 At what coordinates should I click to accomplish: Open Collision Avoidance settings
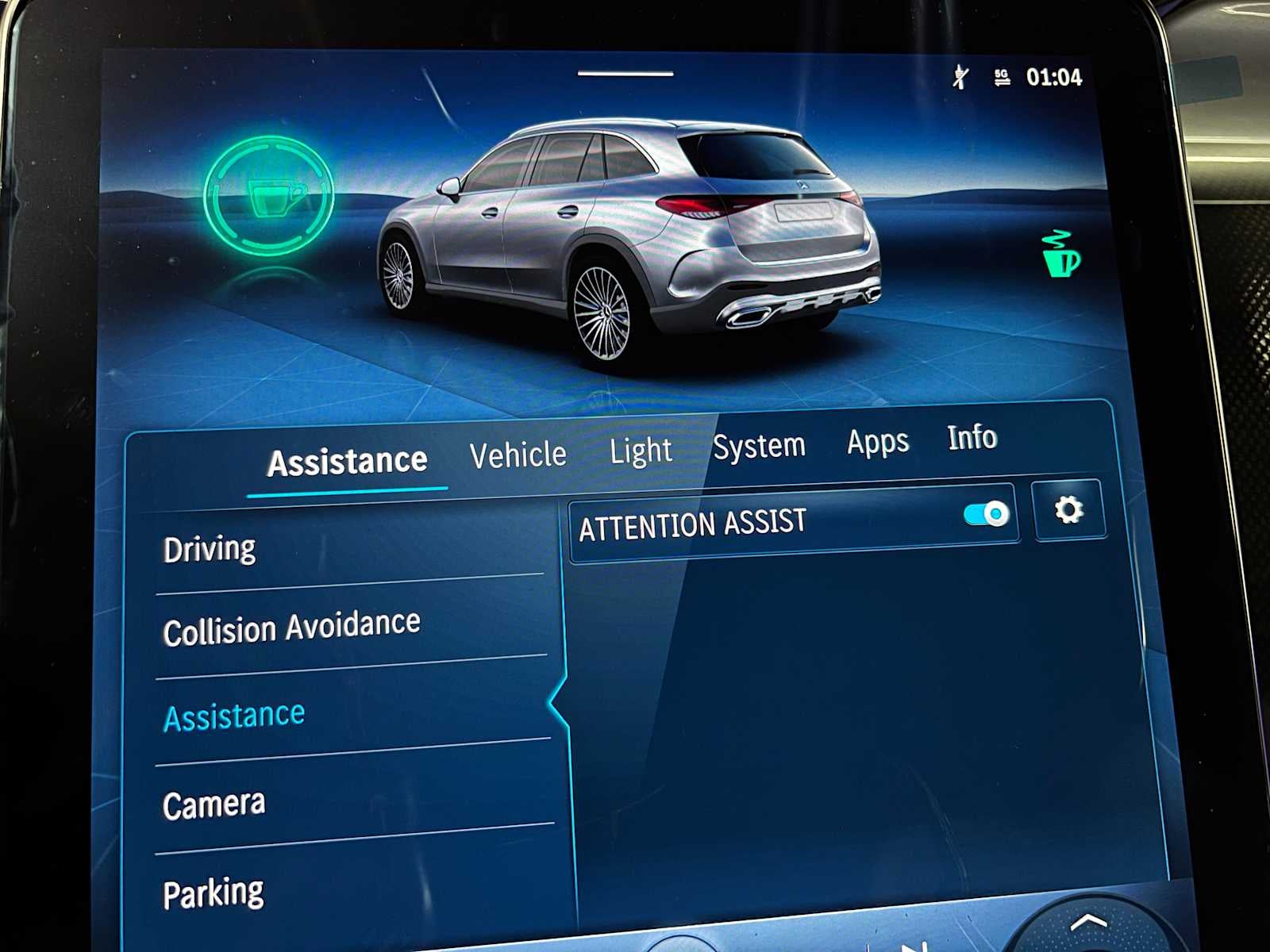click(292, 624)
